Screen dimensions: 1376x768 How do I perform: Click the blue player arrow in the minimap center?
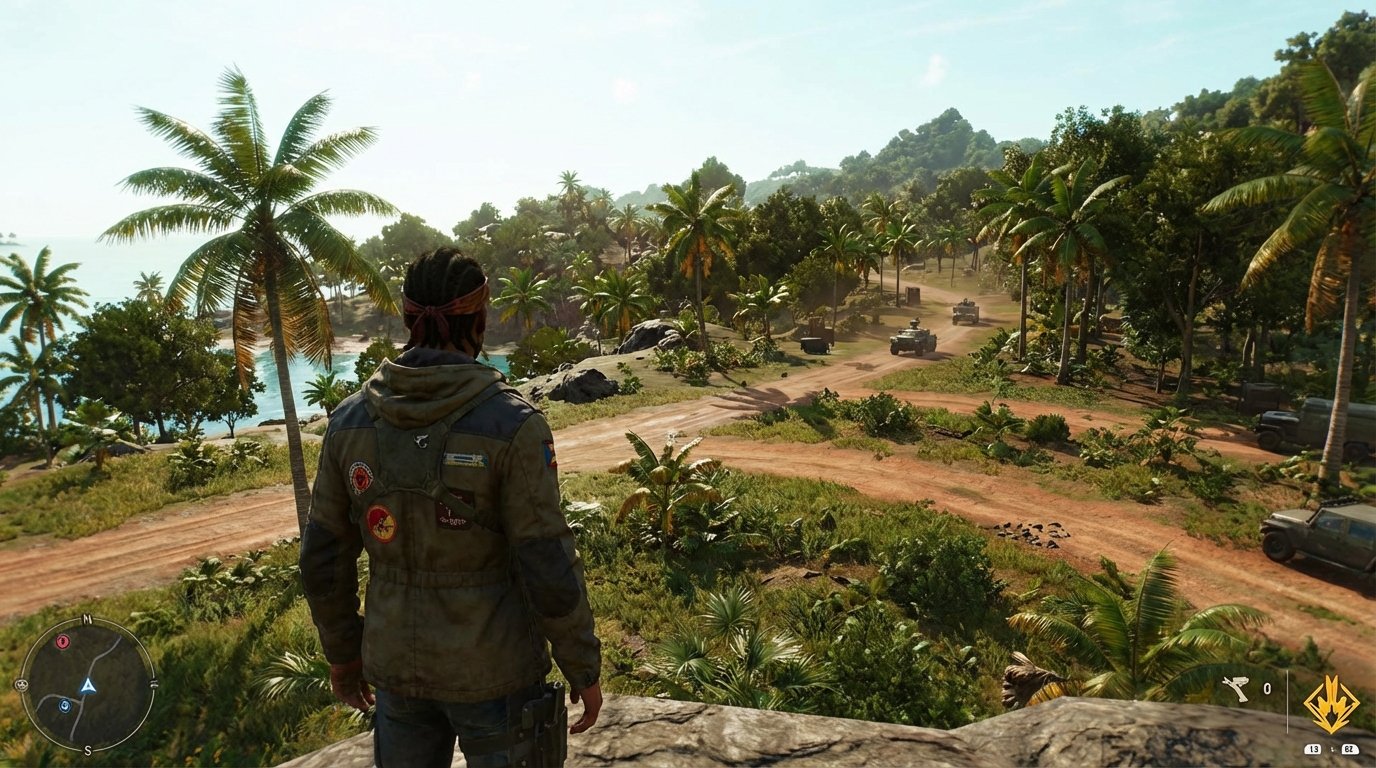88,686
